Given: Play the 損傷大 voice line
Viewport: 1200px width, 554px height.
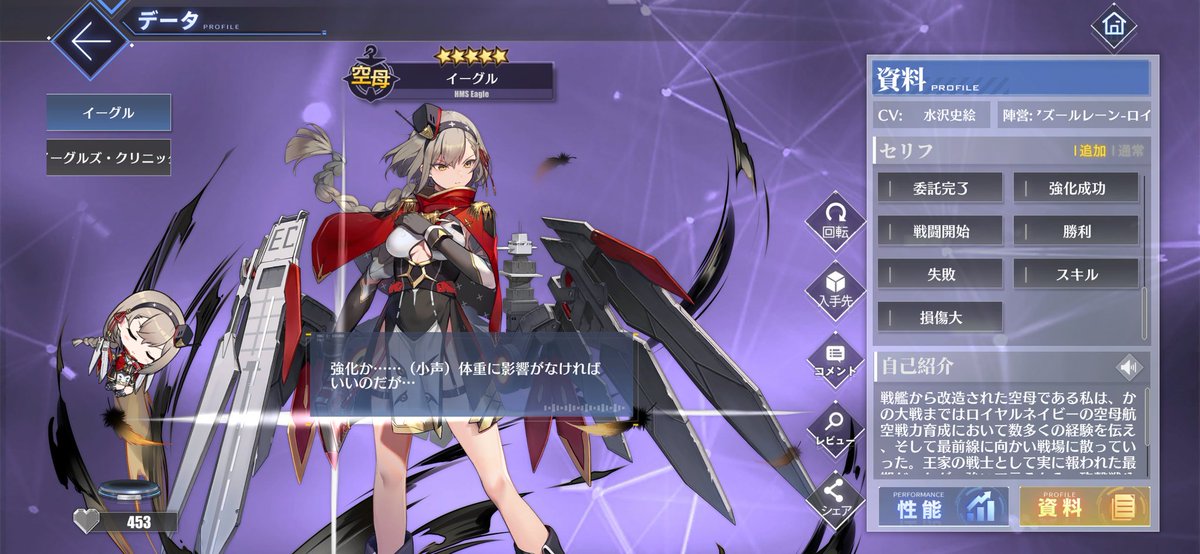Looking at the screenshot, I should click(941, 317).
